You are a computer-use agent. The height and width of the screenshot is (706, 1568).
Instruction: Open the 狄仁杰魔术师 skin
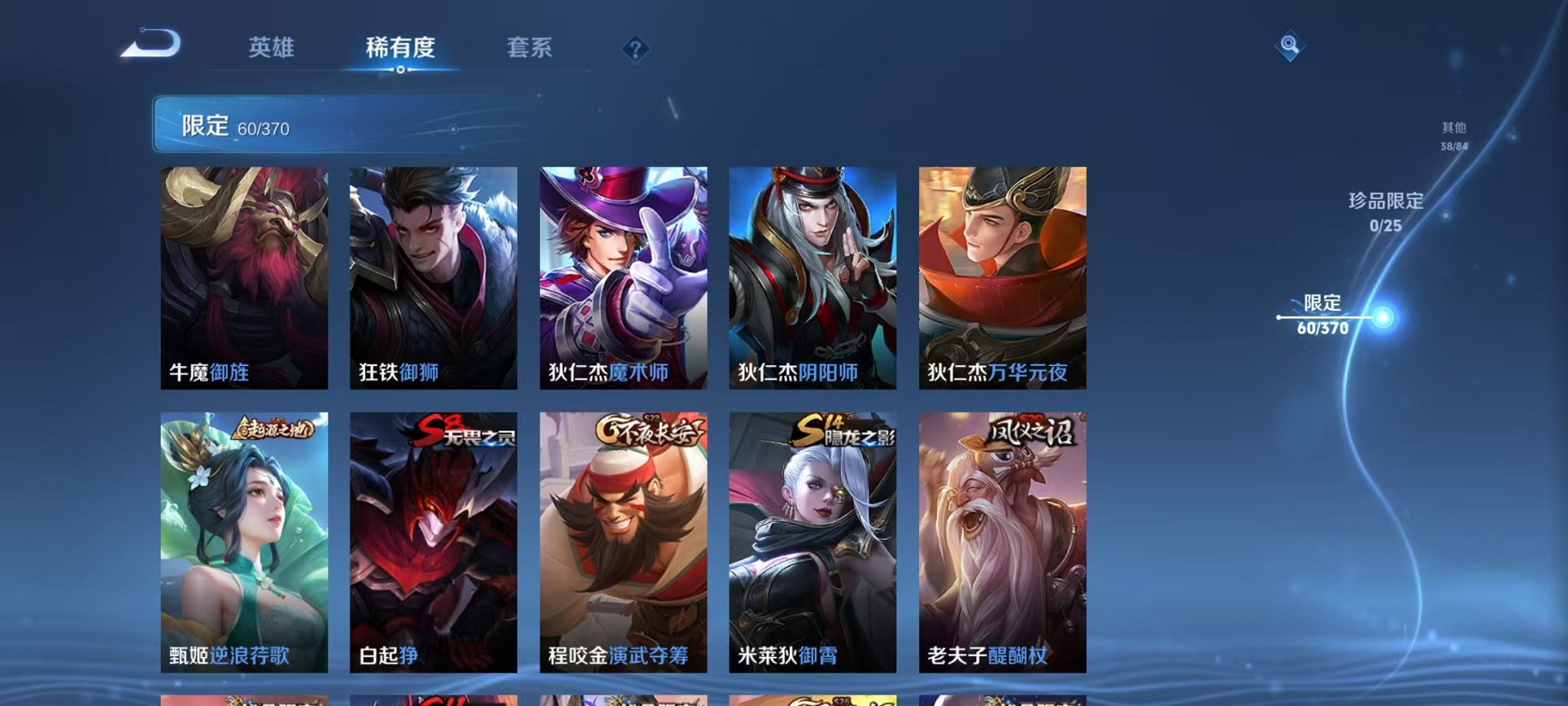click(x=624, y=277)
